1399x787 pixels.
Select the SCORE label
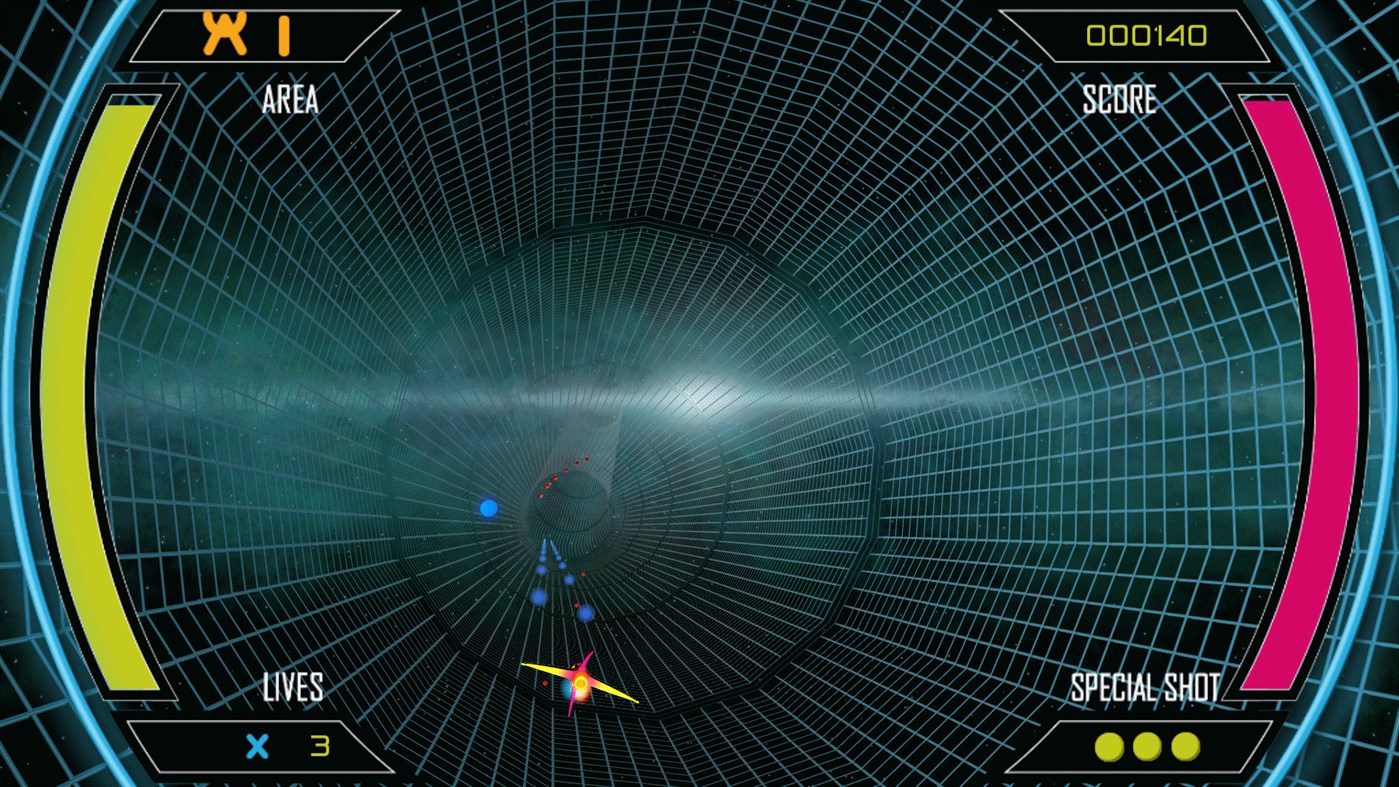(1119, 99)
